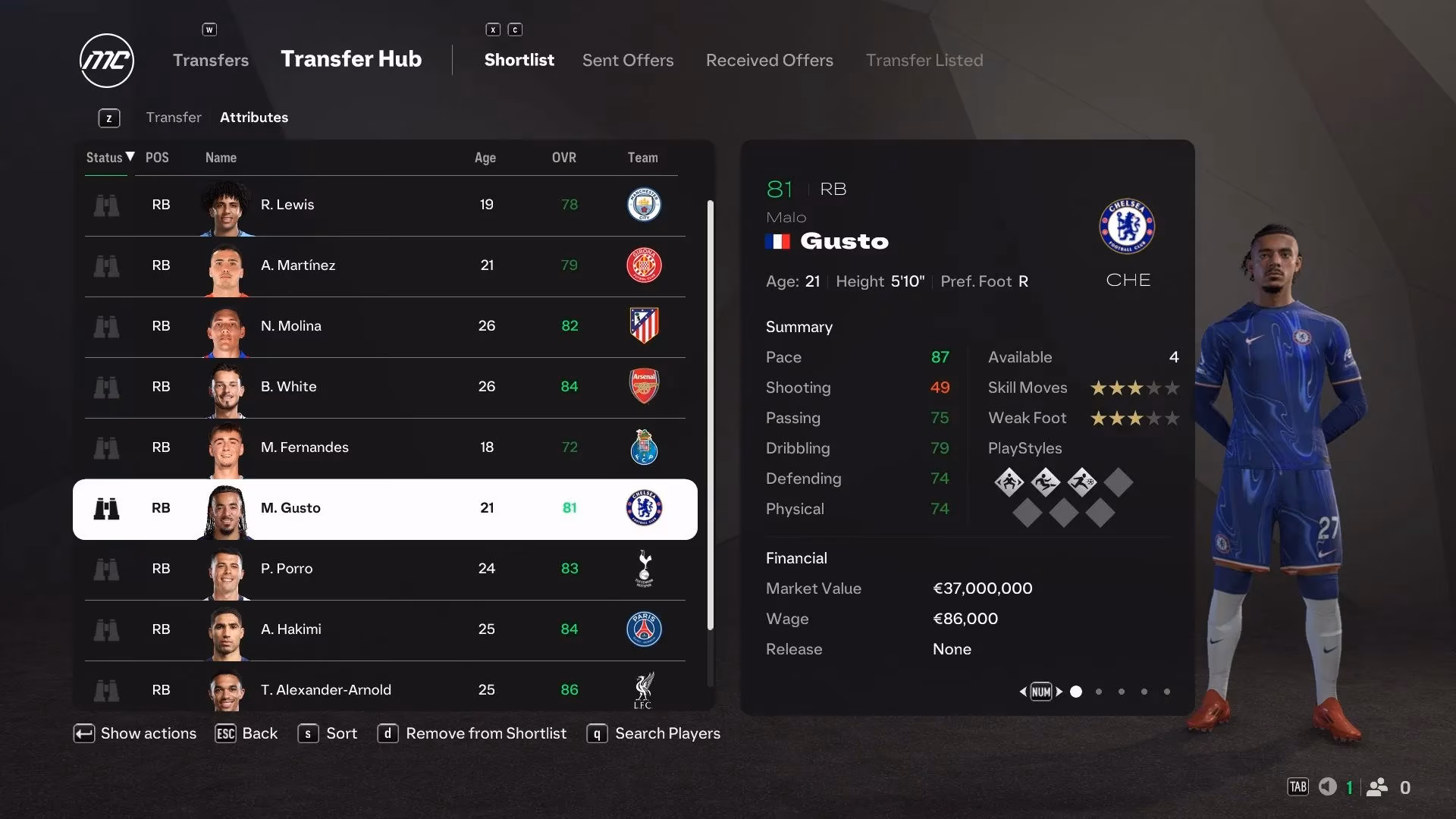
Task: Click the French flag next to Gusto's name
Action: (777, 241)
